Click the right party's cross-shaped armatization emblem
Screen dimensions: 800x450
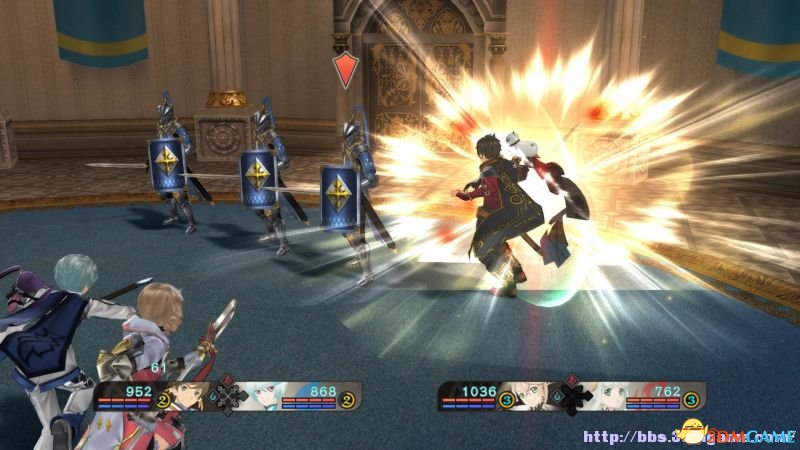(571, 397)
